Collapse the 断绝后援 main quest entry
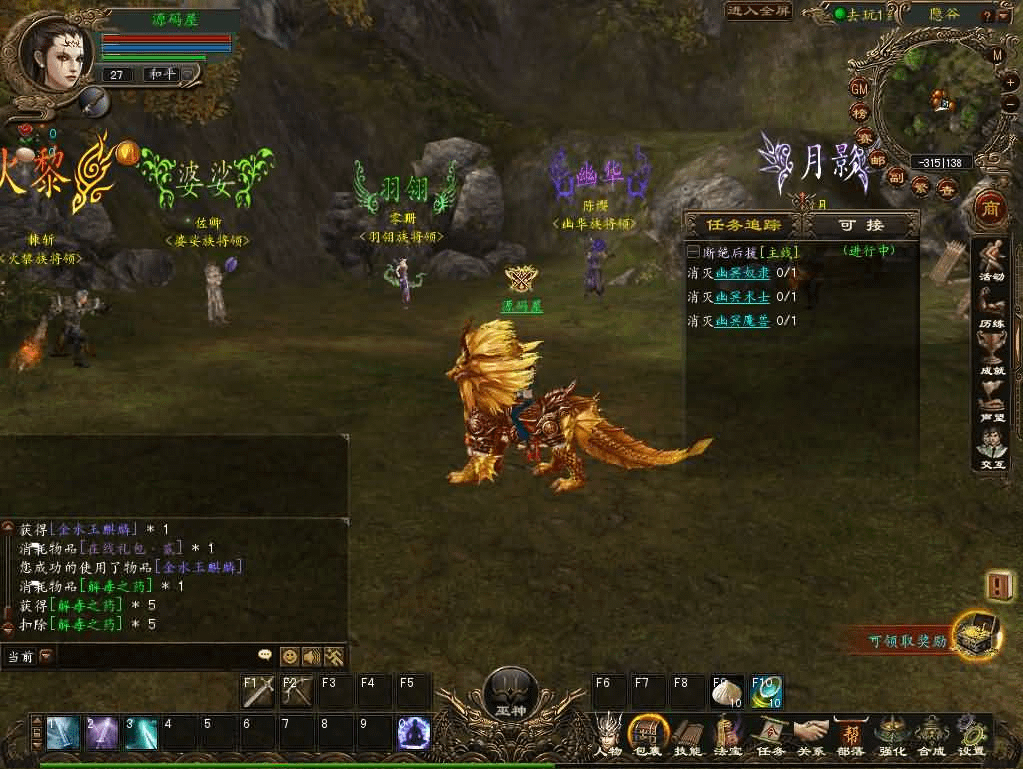Image resolution: width=1023 pixels, height=769 pixels. pos(694,251)
